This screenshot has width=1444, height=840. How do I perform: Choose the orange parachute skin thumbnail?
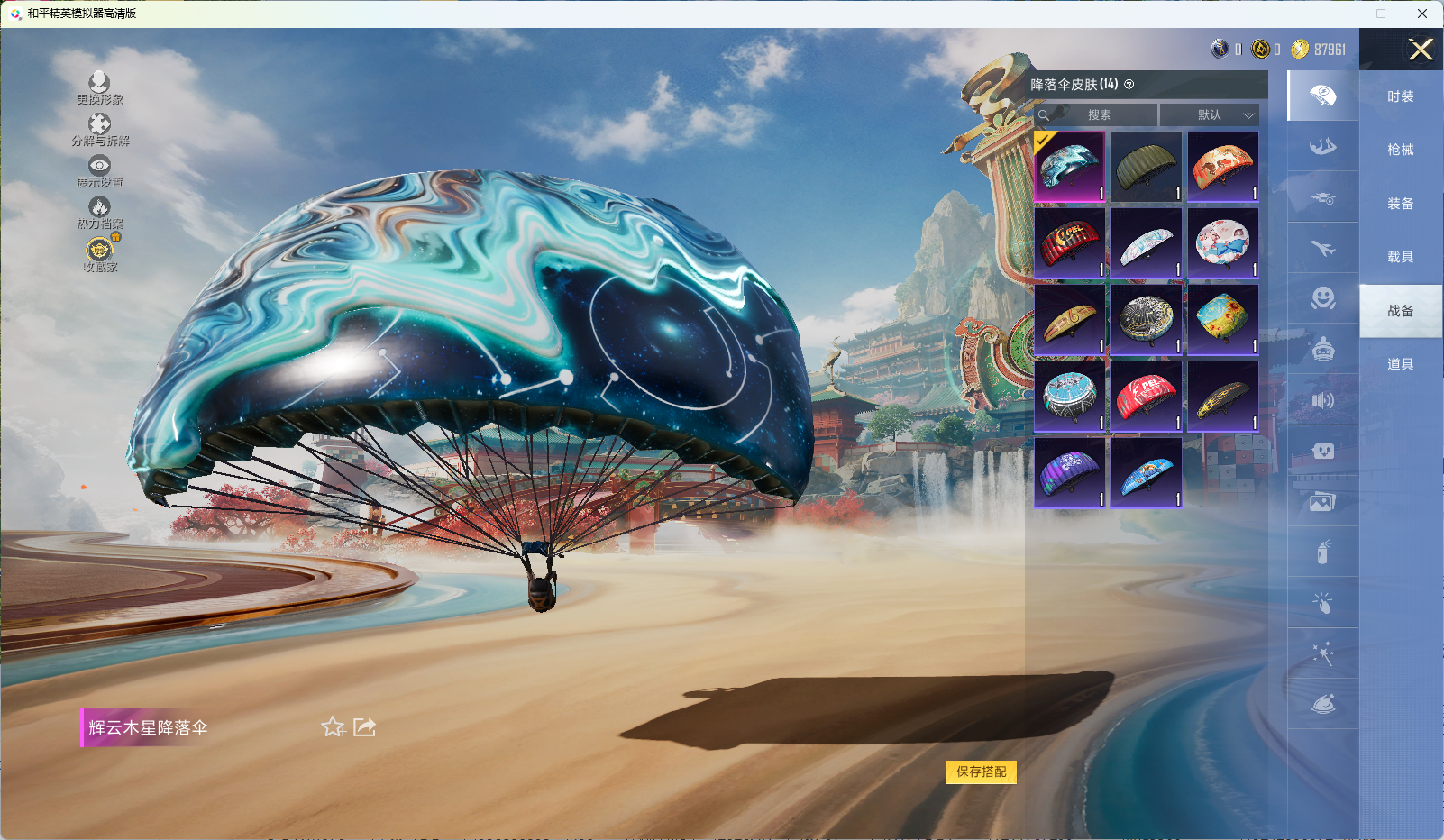1222,167
